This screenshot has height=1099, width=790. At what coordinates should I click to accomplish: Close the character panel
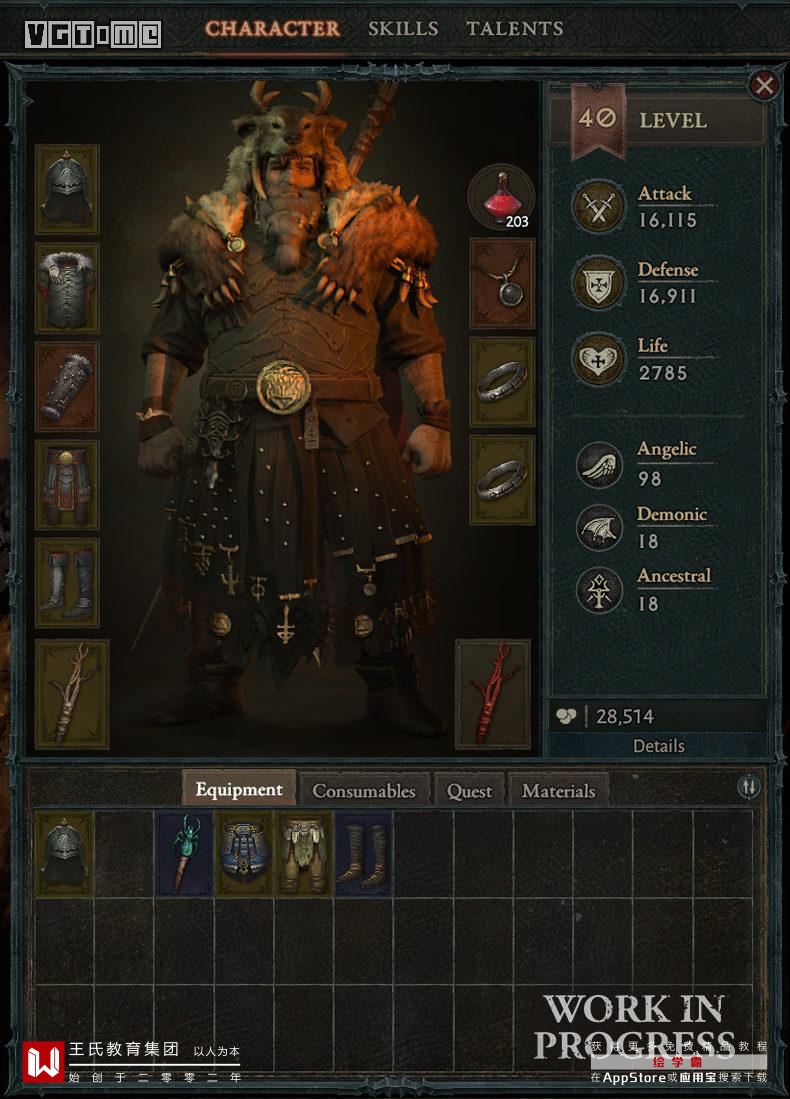[765, 86]
